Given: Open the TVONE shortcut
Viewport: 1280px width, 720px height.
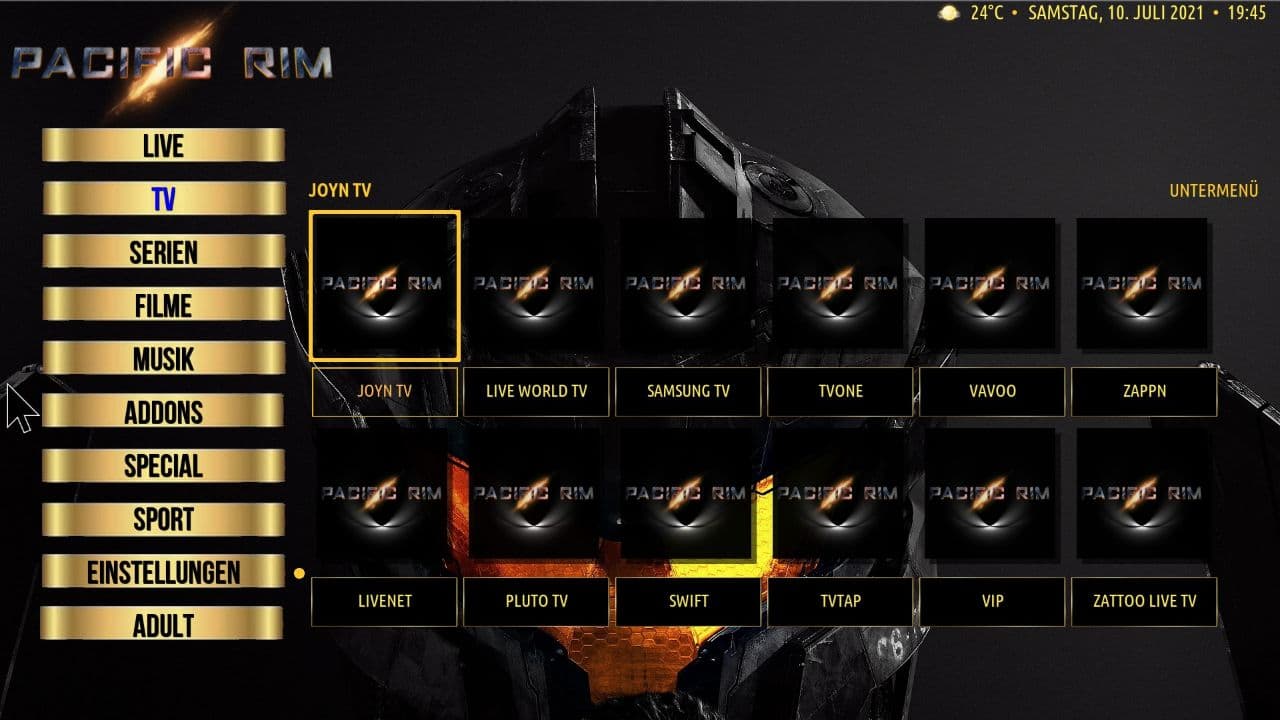Looking at the screenshot, I should click(x=840, y=391).
